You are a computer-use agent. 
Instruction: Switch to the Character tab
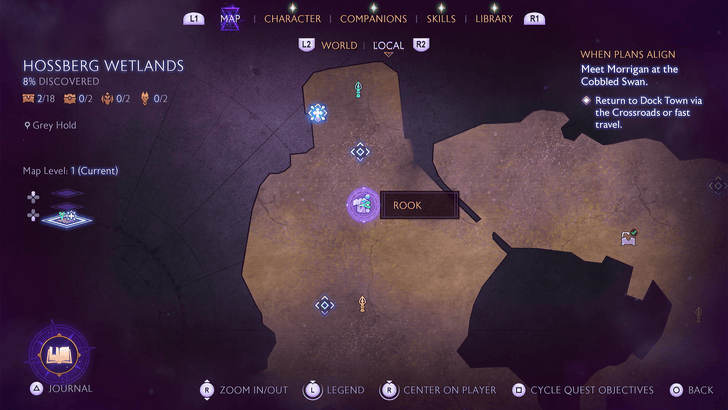tap(292, 19)
